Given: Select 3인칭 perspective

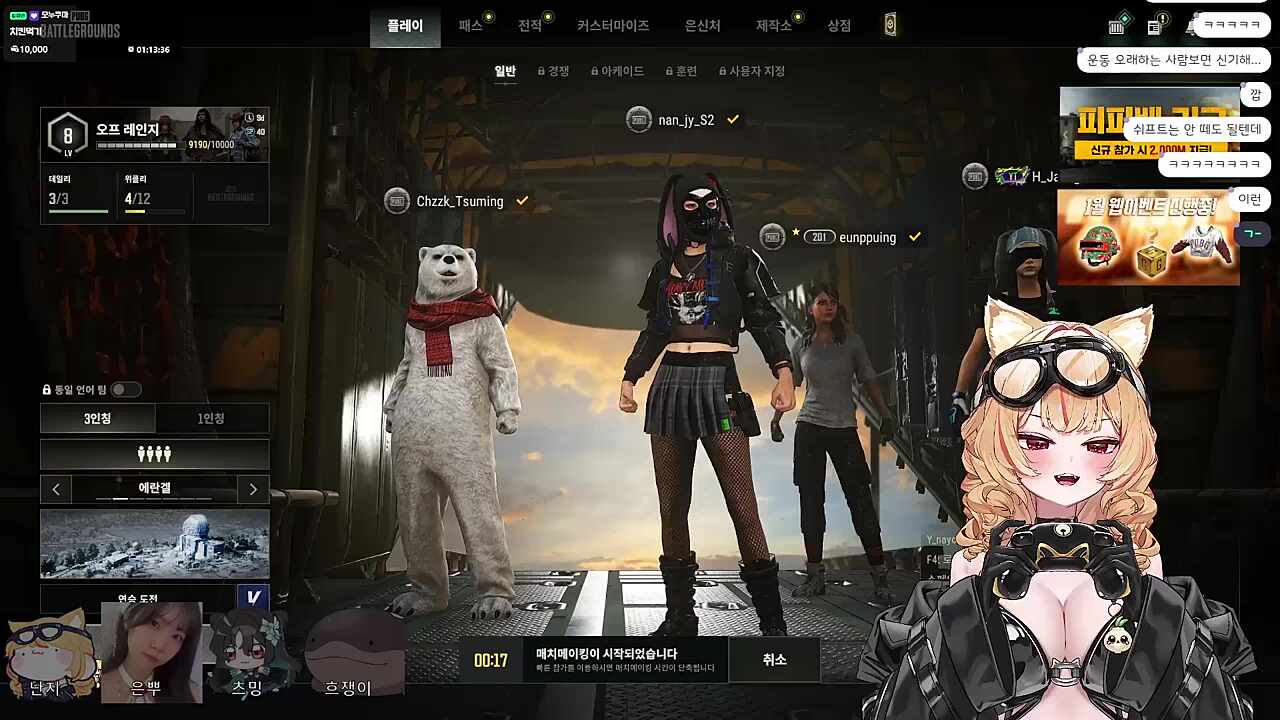Looking at the screenshot, I should (98, 419).
